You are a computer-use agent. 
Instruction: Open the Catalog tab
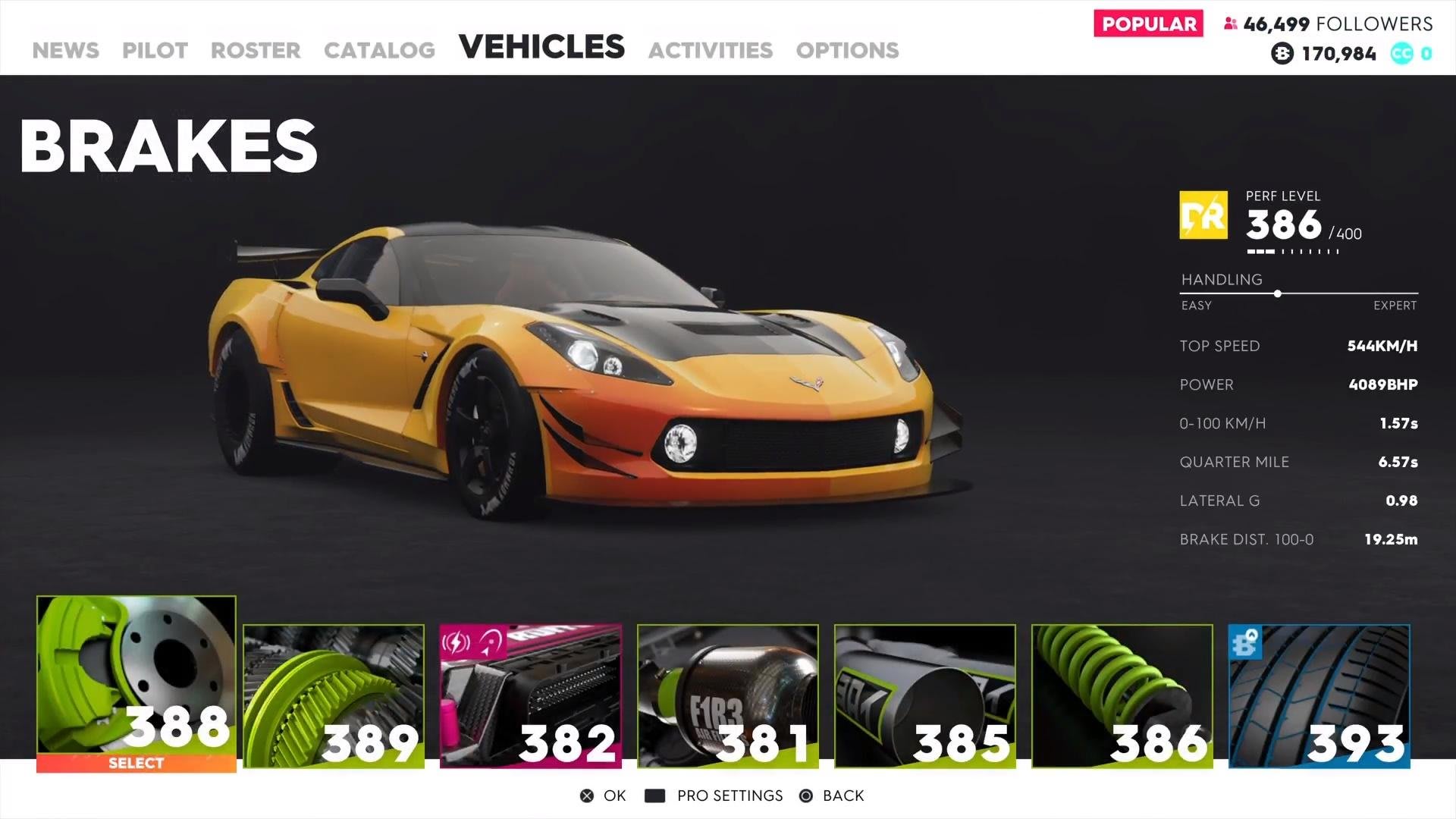tap(379, 50)
